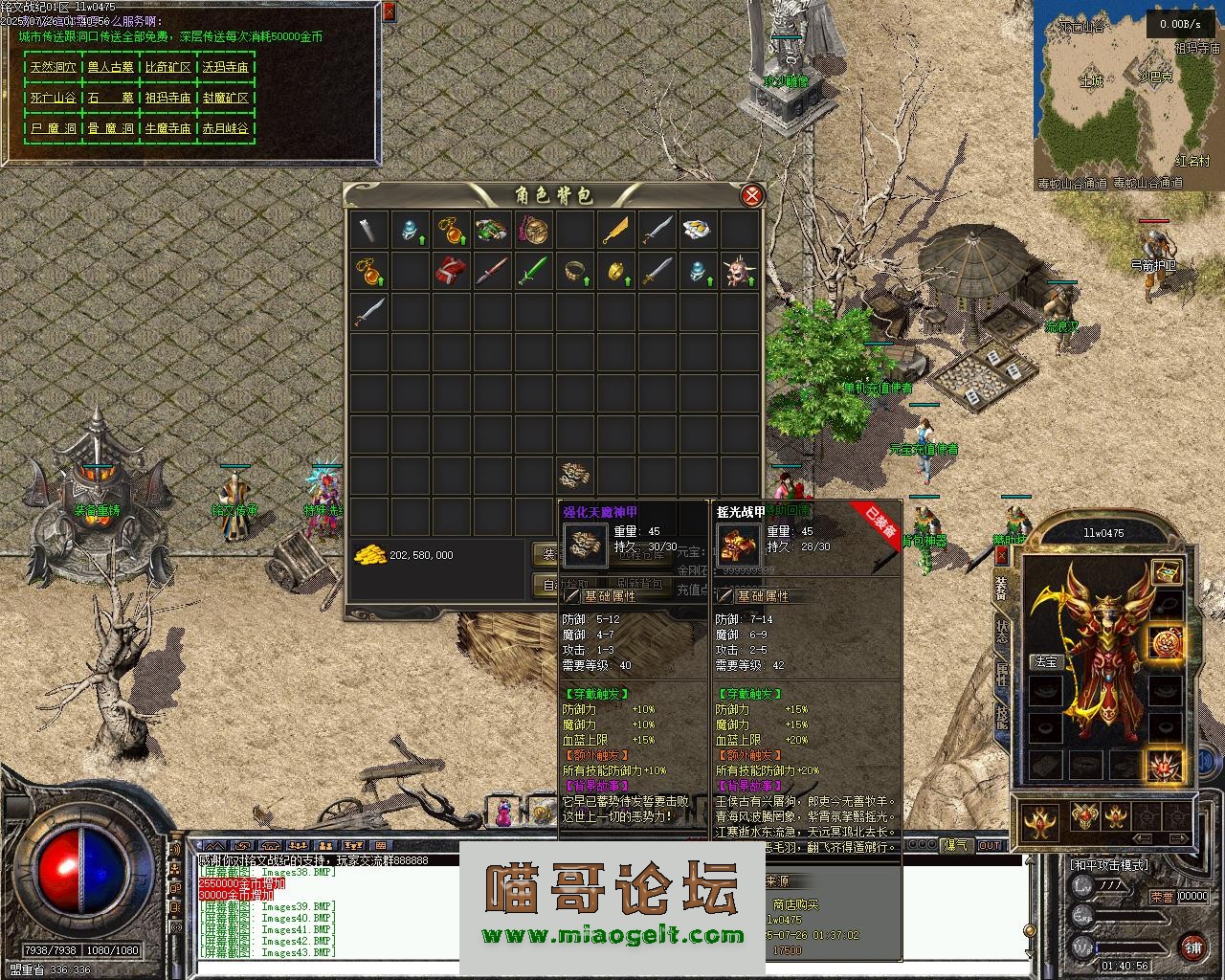This screenshot has width=1225, height=980.
Task: Go to 沃玛寺庙 via teleport list
Action: [x=226, y=68]
